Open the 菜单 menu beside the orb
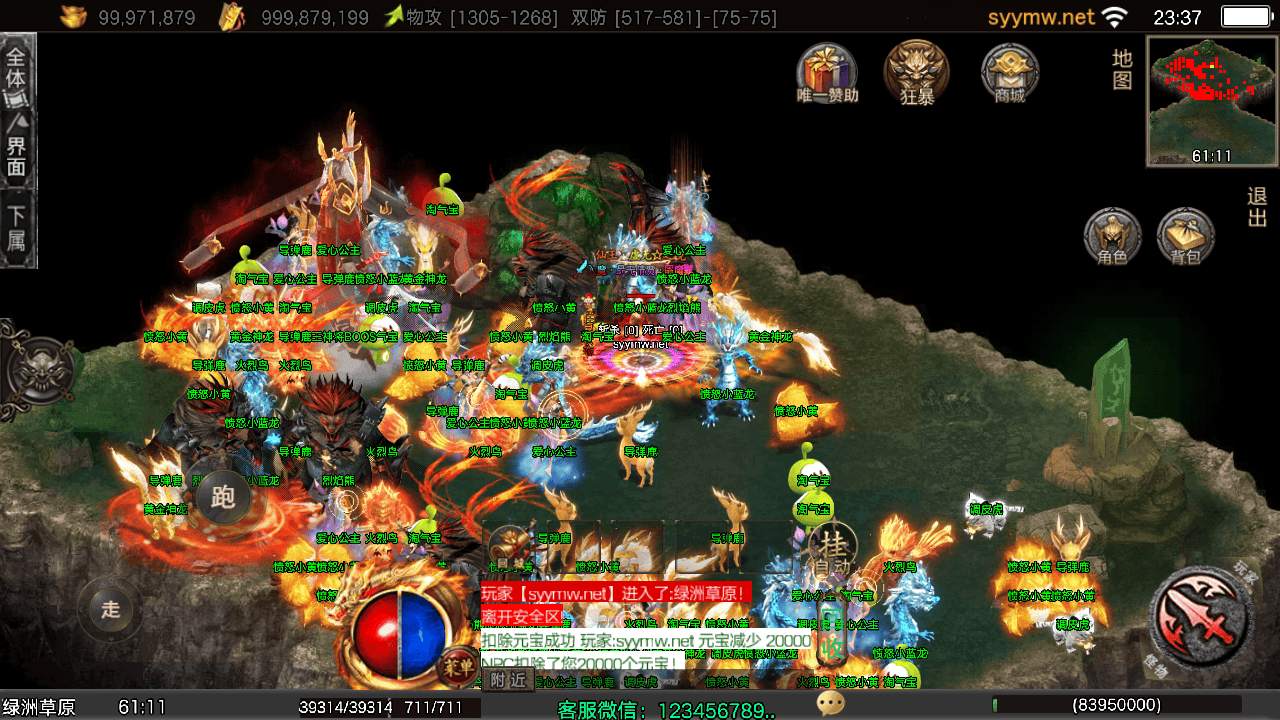Viewport: 1280px width, 720px height. point(458,666)
